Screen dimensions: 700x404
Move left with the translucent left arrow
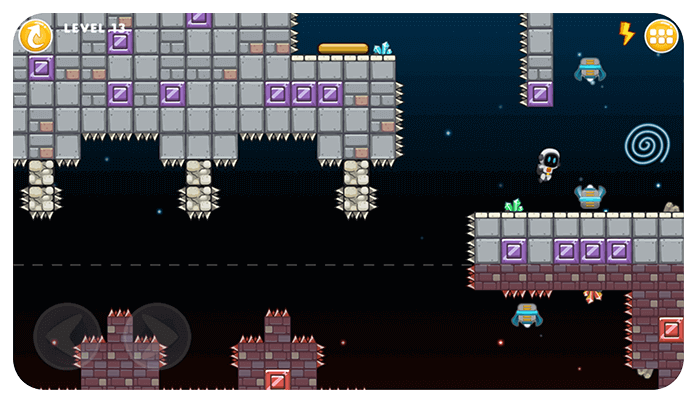[x=66, y=335]
